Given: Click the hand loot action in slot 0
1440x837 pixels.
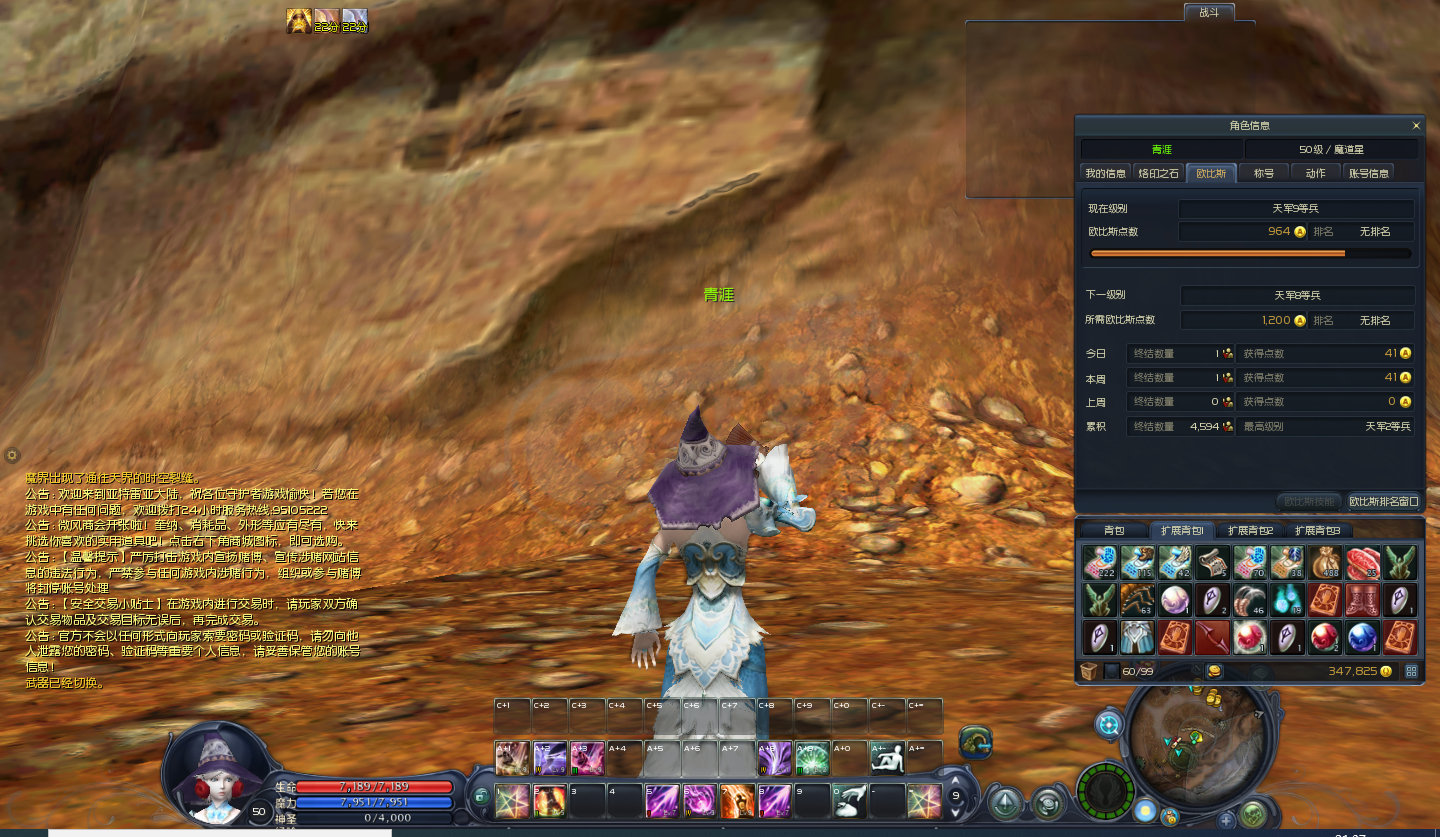Looking at the screenshot, I should pyautogui.click(x=849, y=800).
